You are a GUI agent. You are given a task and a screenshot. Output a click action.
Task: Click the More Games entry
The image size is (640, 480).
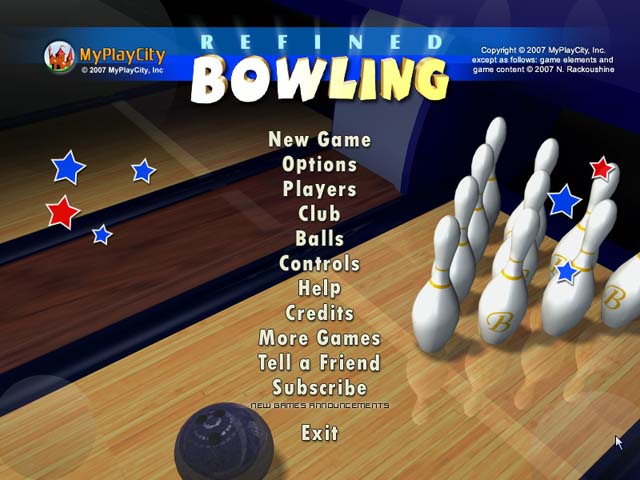(319, 338)
